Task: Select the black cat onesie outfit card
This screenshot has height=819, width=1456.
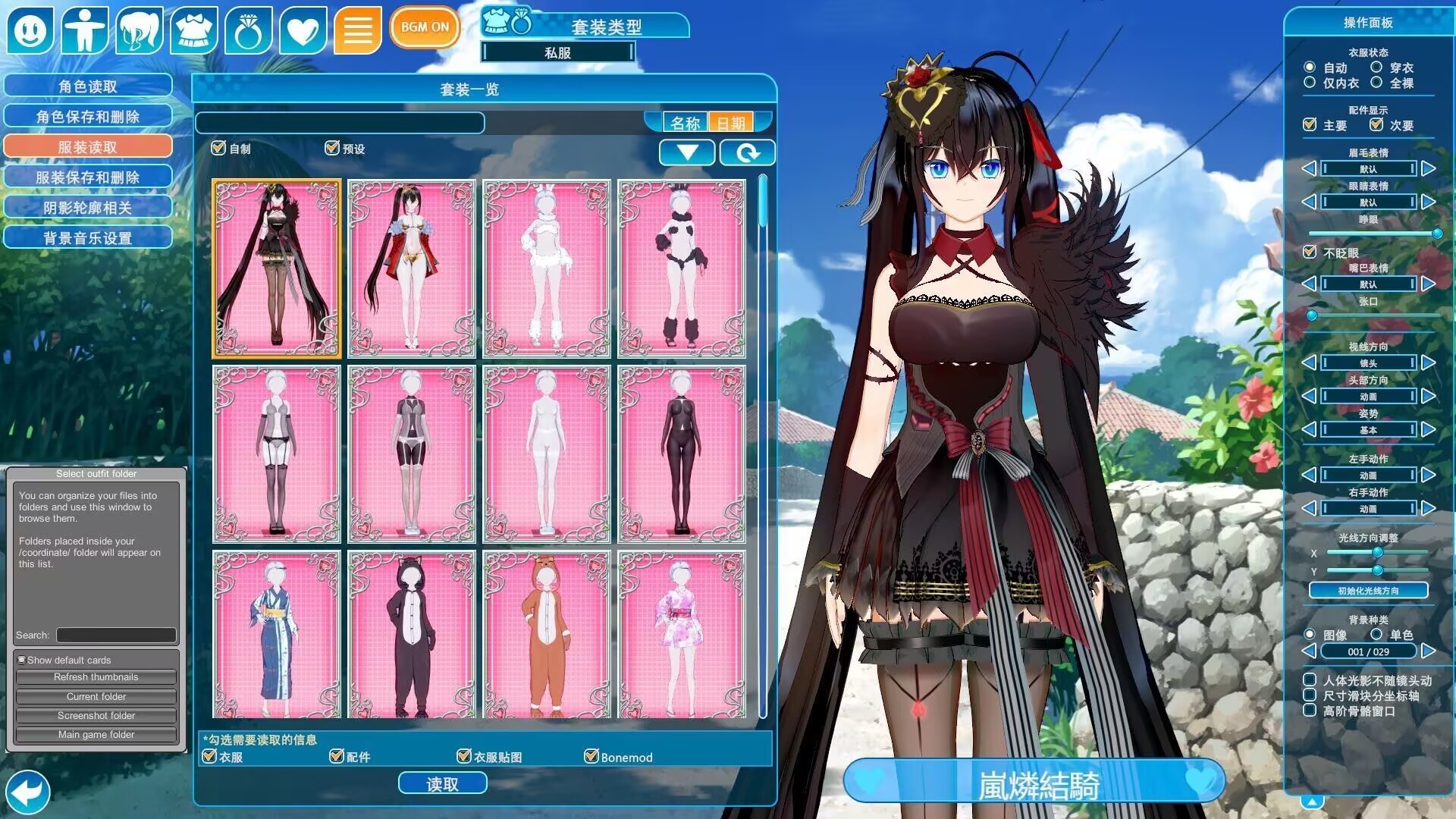Action: pos(412,635)
